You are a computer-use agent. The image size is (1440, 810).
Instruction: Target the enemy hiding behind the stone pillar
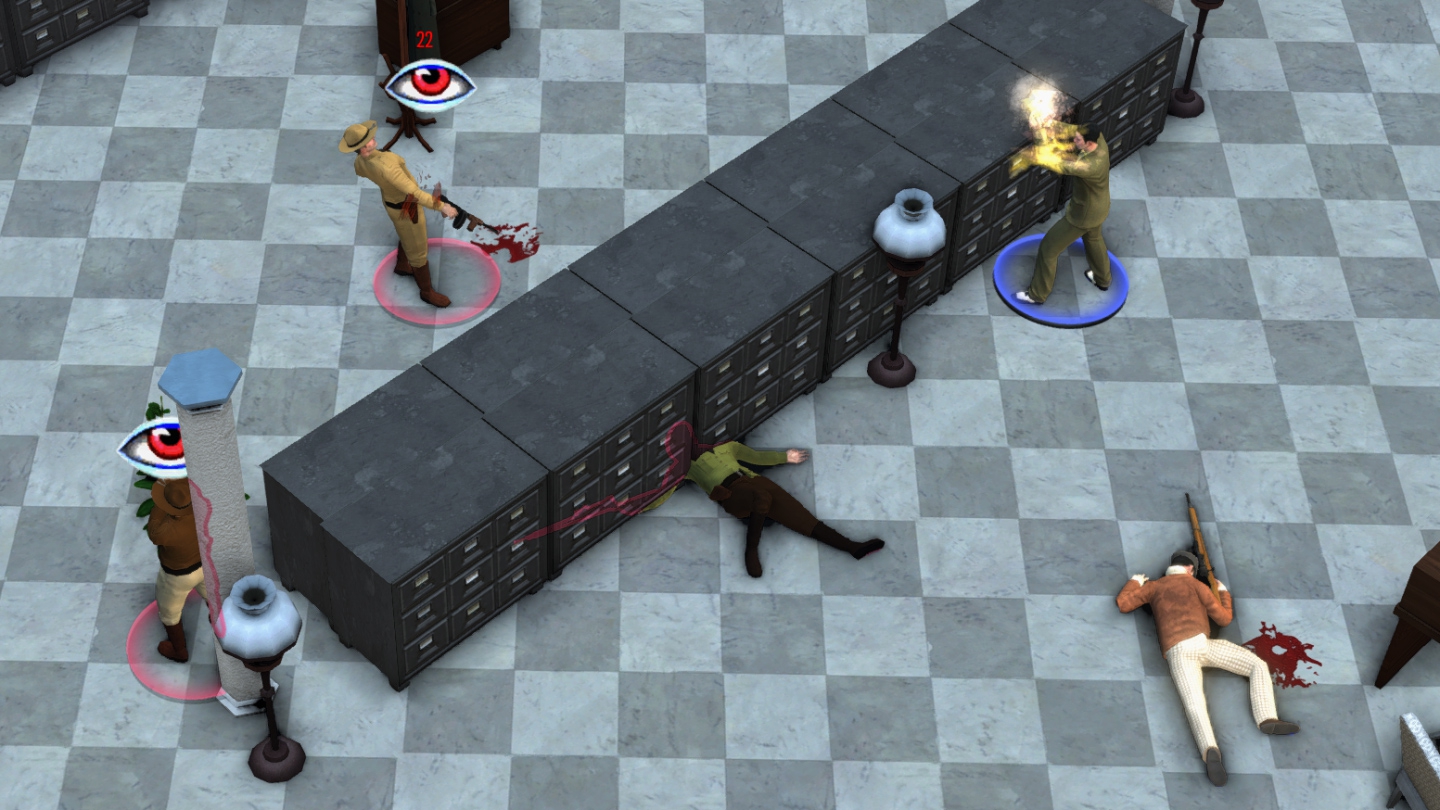coord(174,560)
